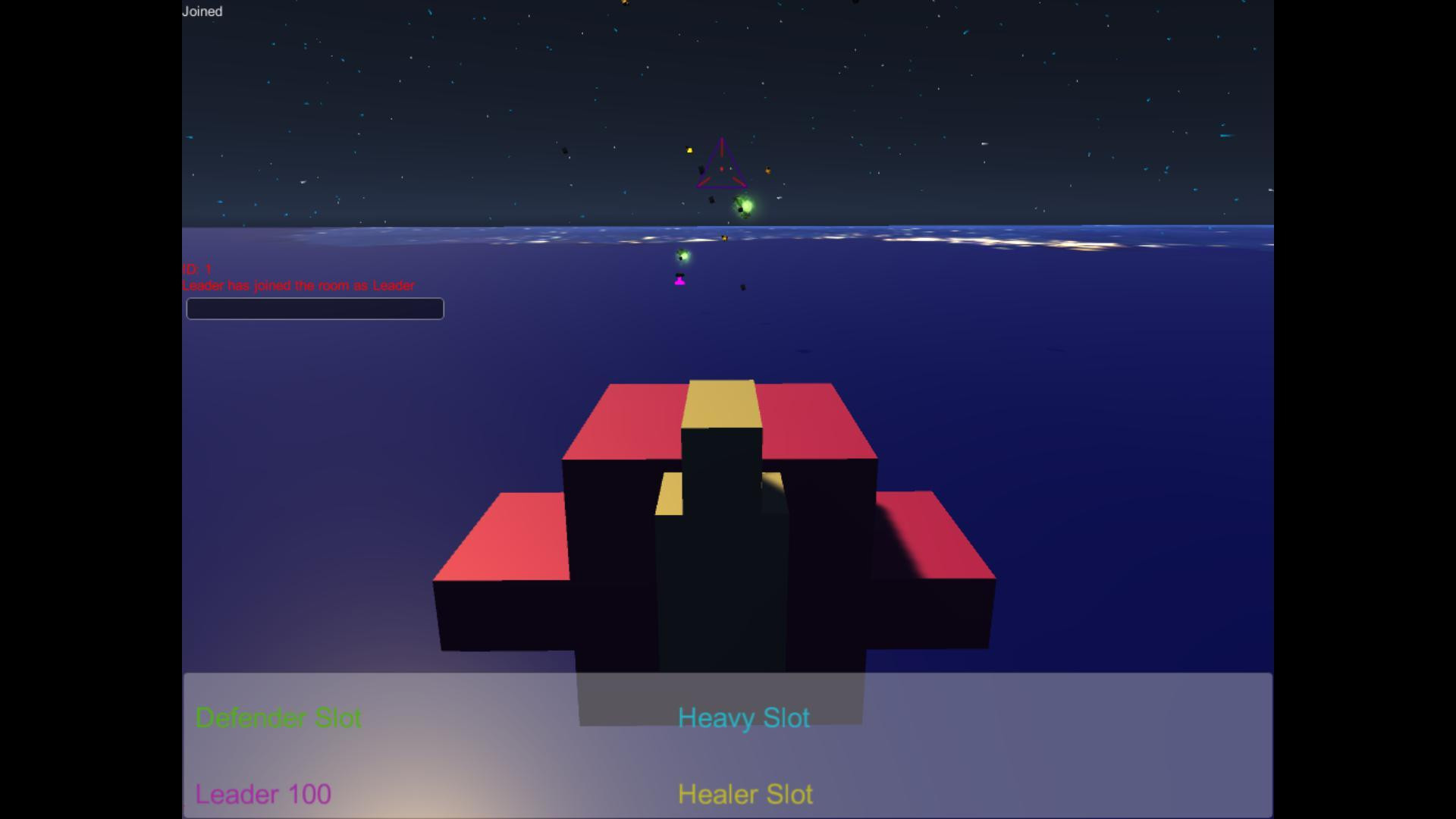
Task: Pick the Healer Slot role
Action: point(745,794)
